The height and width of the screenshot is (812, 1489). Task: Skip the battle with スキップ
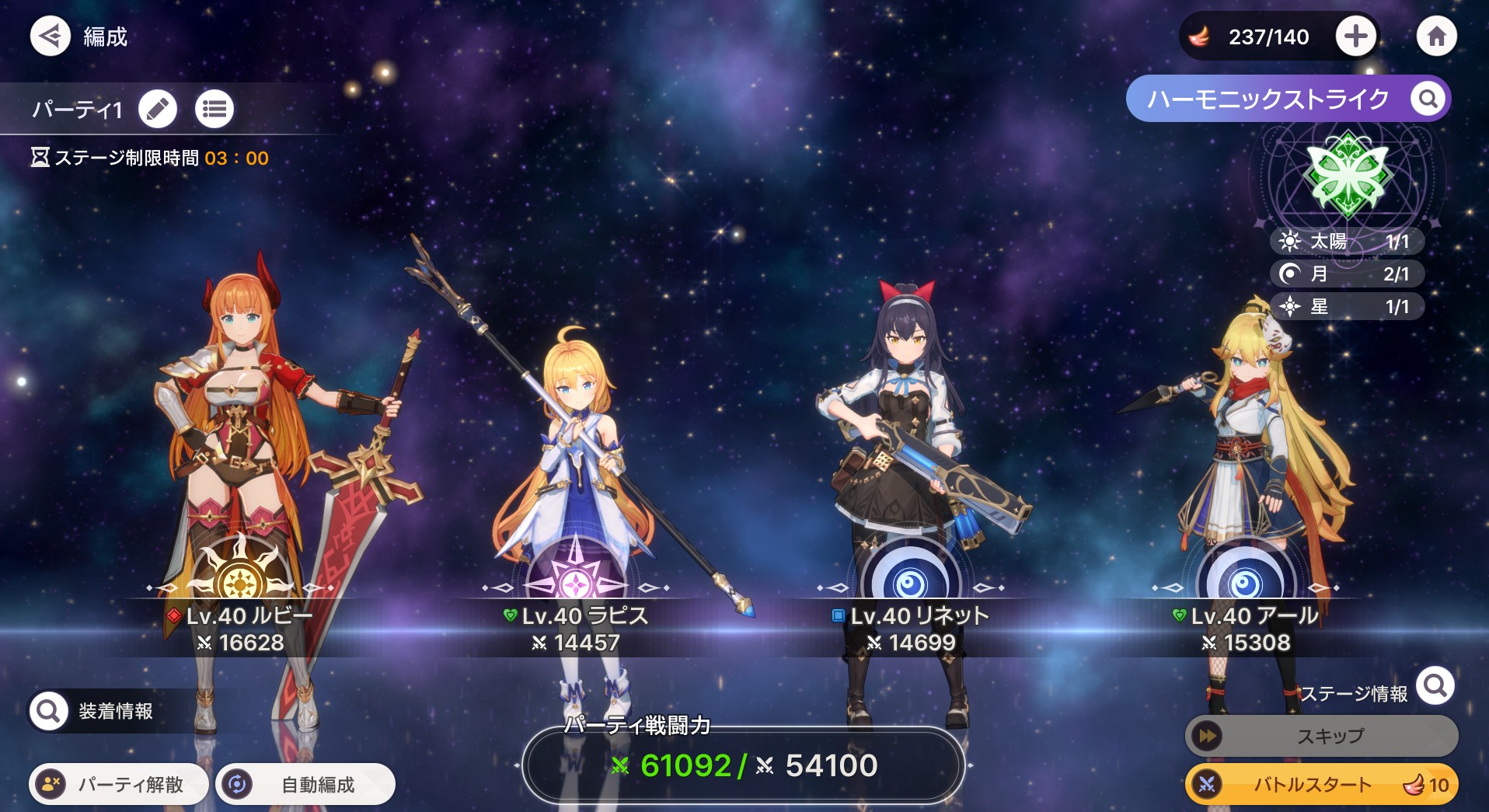pyautogui.click(x=1321, y=736)
